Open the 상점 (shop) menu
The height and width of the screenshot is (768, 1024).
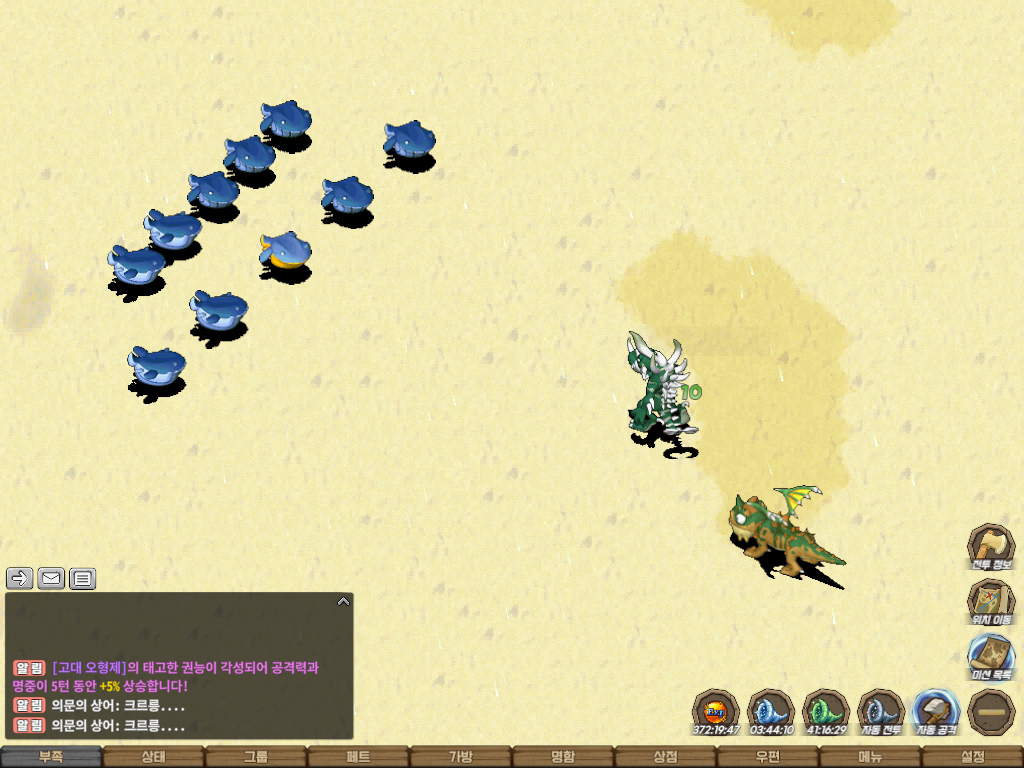[x=665, y=757]
